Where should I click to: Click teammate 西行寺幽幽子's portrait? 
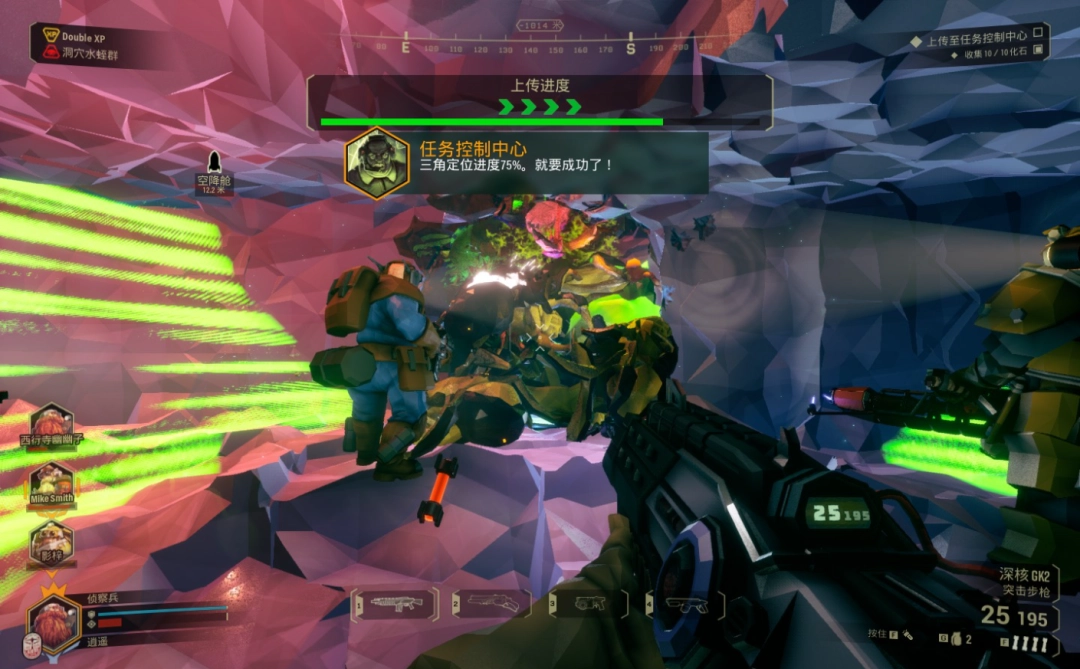tap(52, 423)
